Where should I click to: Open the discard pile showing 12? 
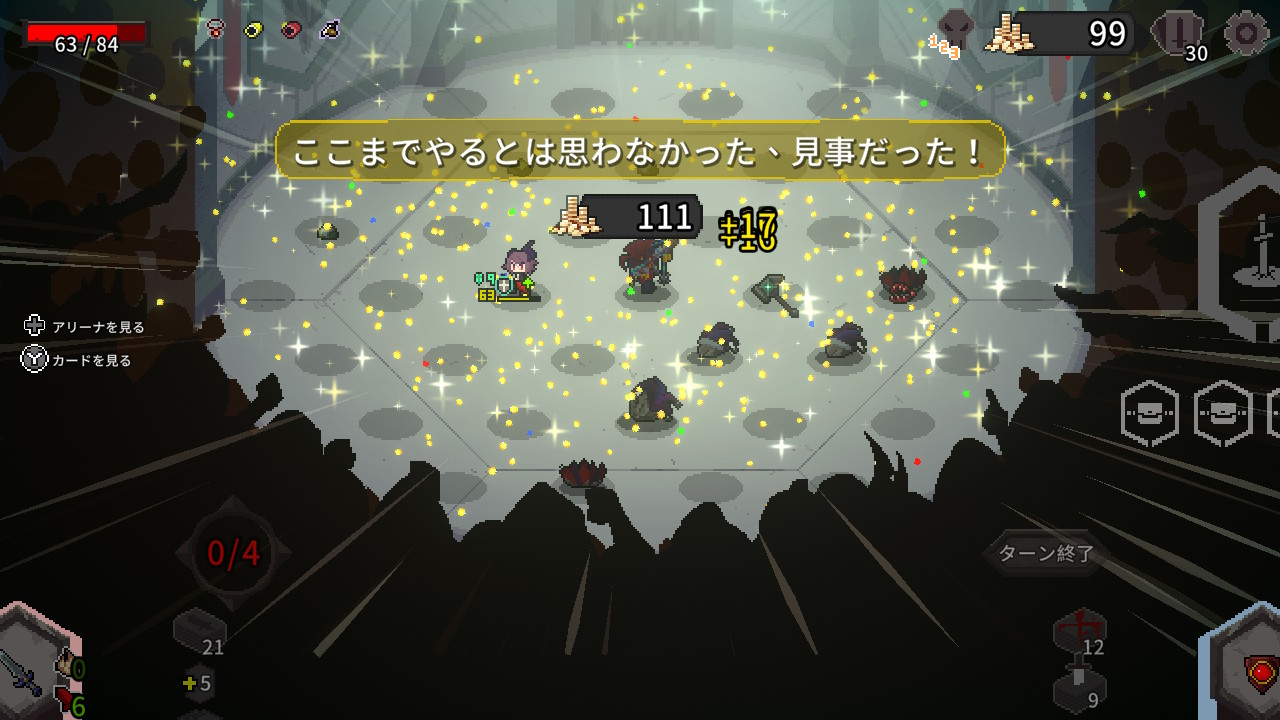pos(1080,632)
